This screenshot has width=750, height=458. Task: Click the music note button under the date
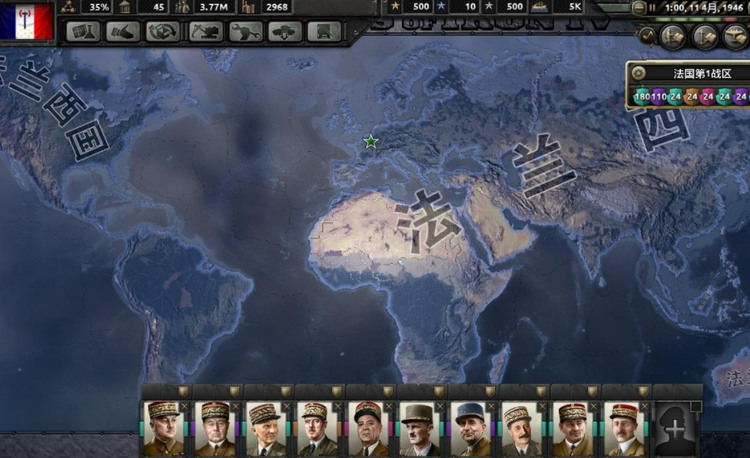pyautogui.click(x=647, y=36)
